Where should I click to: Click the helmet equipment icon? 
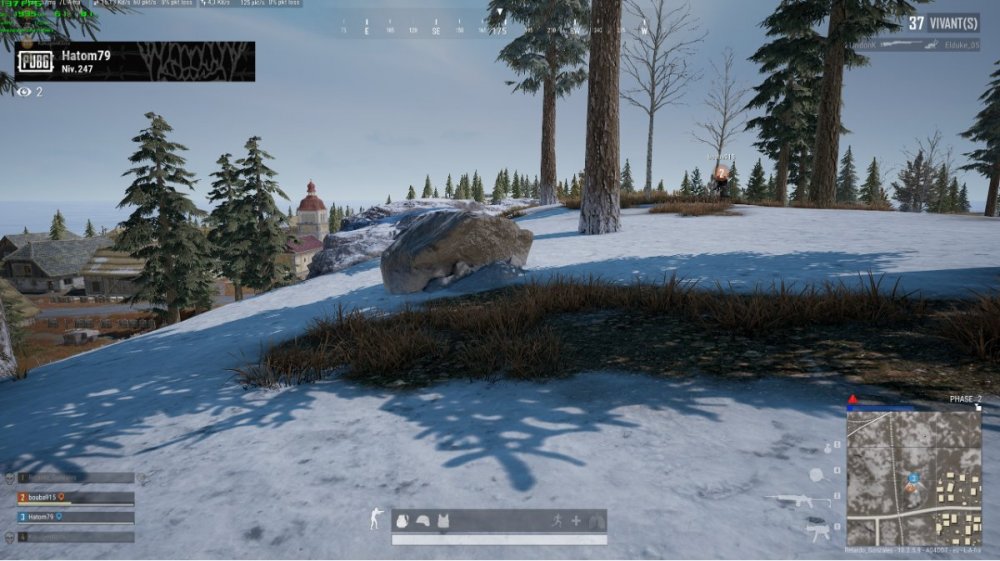[423, 521]
